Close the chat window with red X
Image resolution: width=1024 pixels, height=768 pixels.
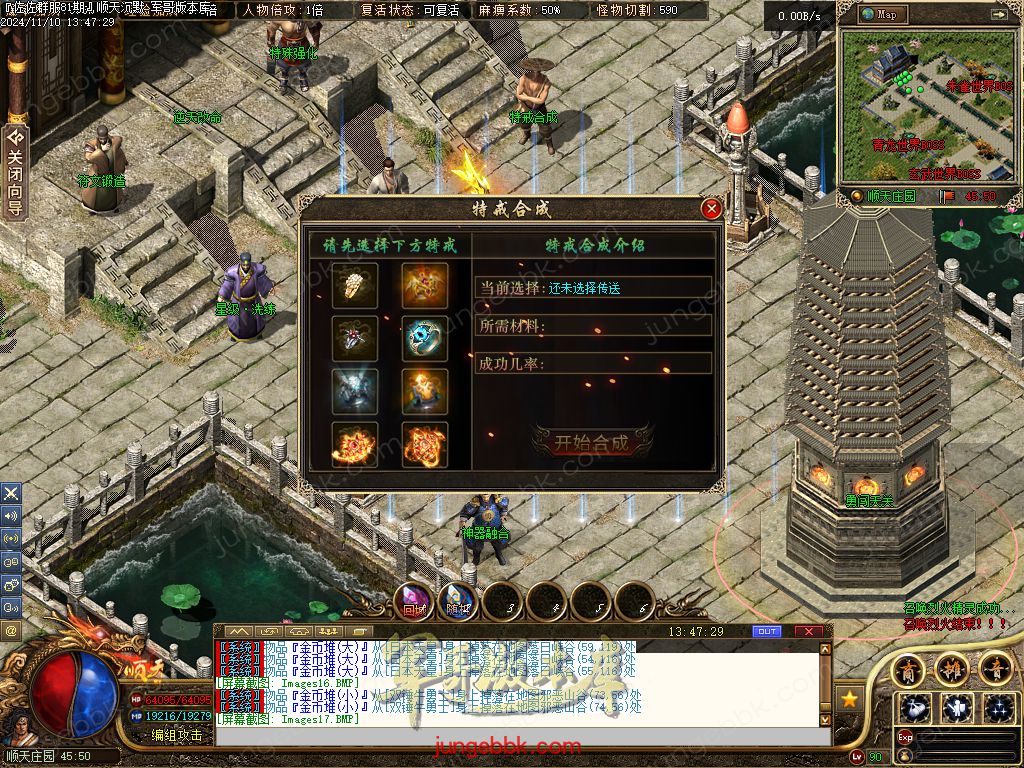[809, 631]
